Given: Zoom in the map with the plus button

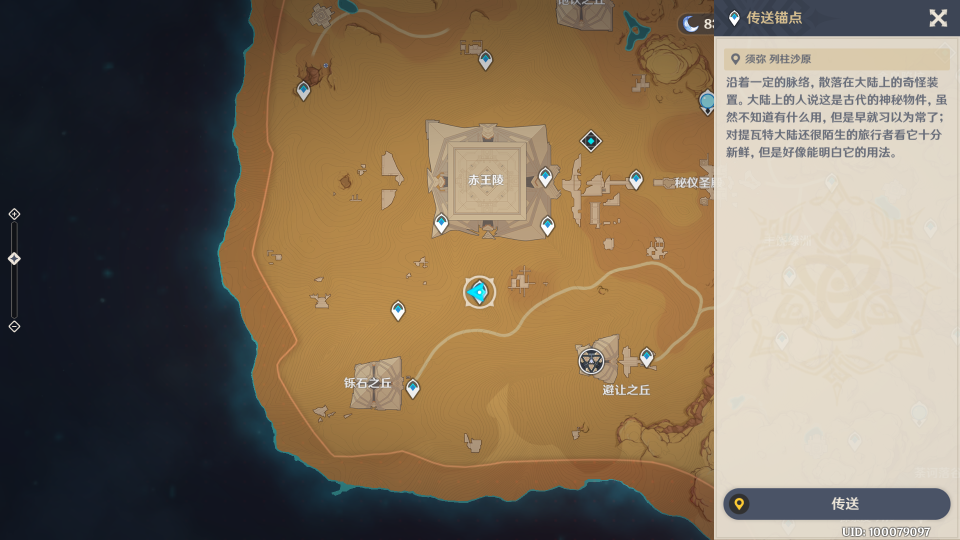Looking at the screenshot, I should tap(14, 214).
